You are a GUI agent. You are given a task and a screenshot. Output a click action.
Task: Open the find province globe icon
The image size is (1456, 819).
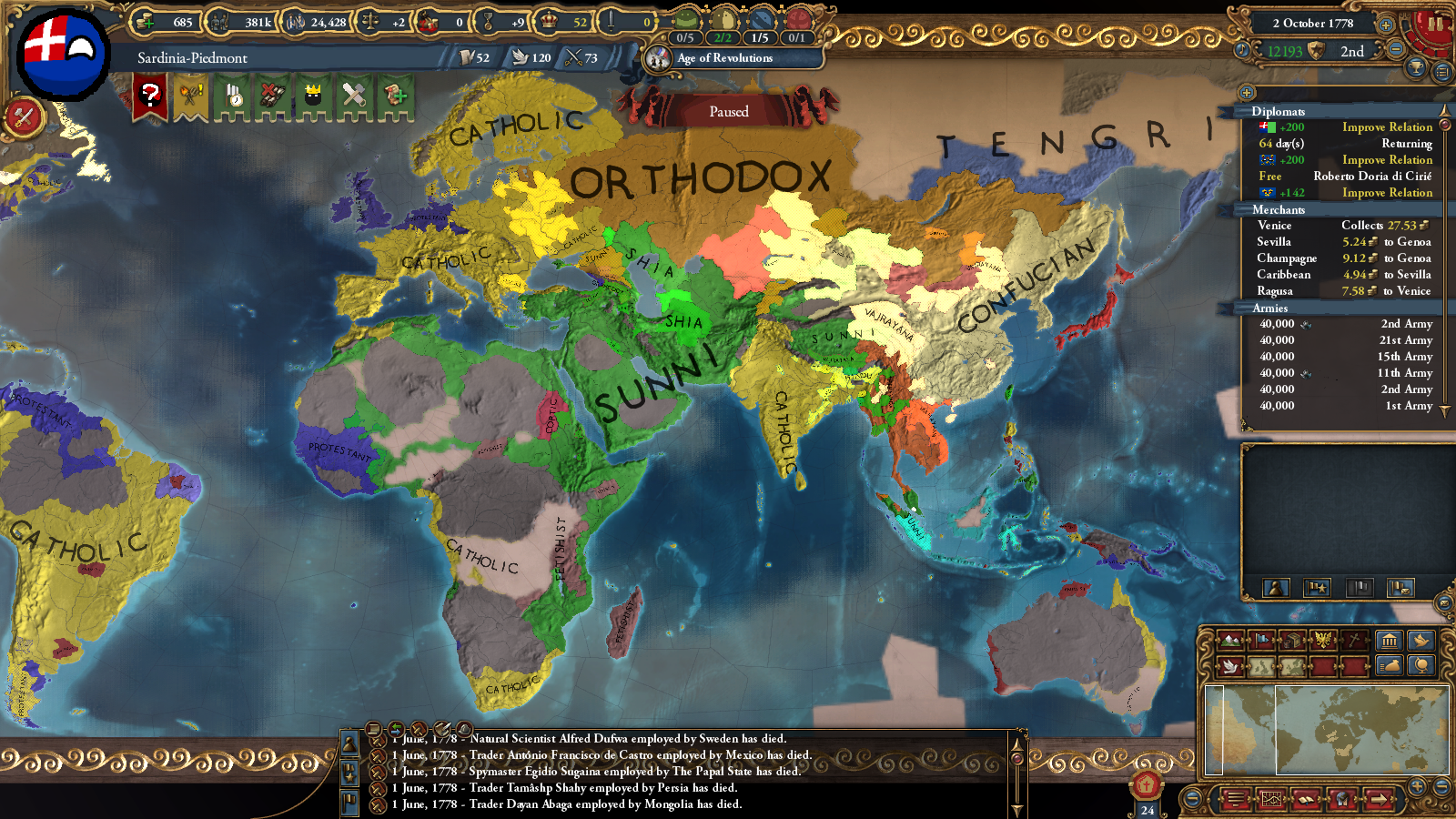click(1421, 667)
